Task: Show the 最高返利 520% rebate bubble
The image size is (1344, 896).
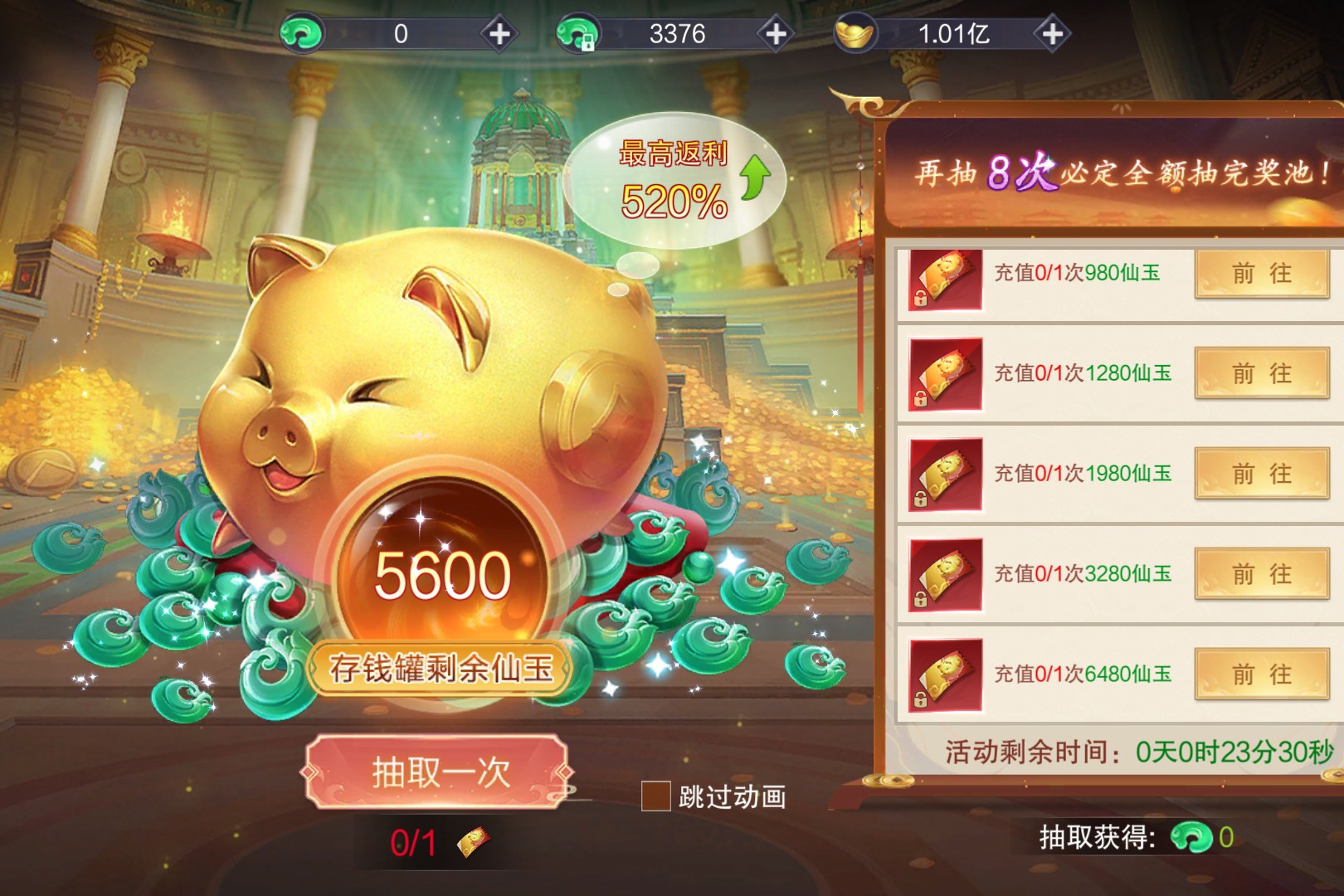Action: click(x=674, y=180)
